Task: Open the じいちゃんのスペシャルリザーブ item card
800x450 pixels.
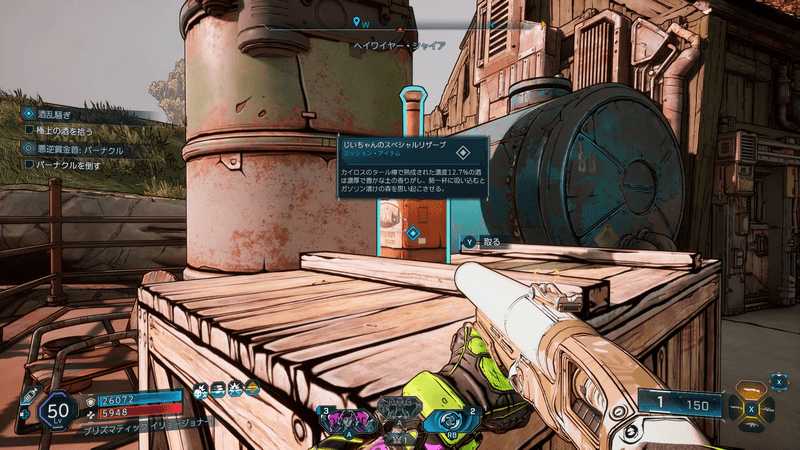Action: (x=411, y=166)
